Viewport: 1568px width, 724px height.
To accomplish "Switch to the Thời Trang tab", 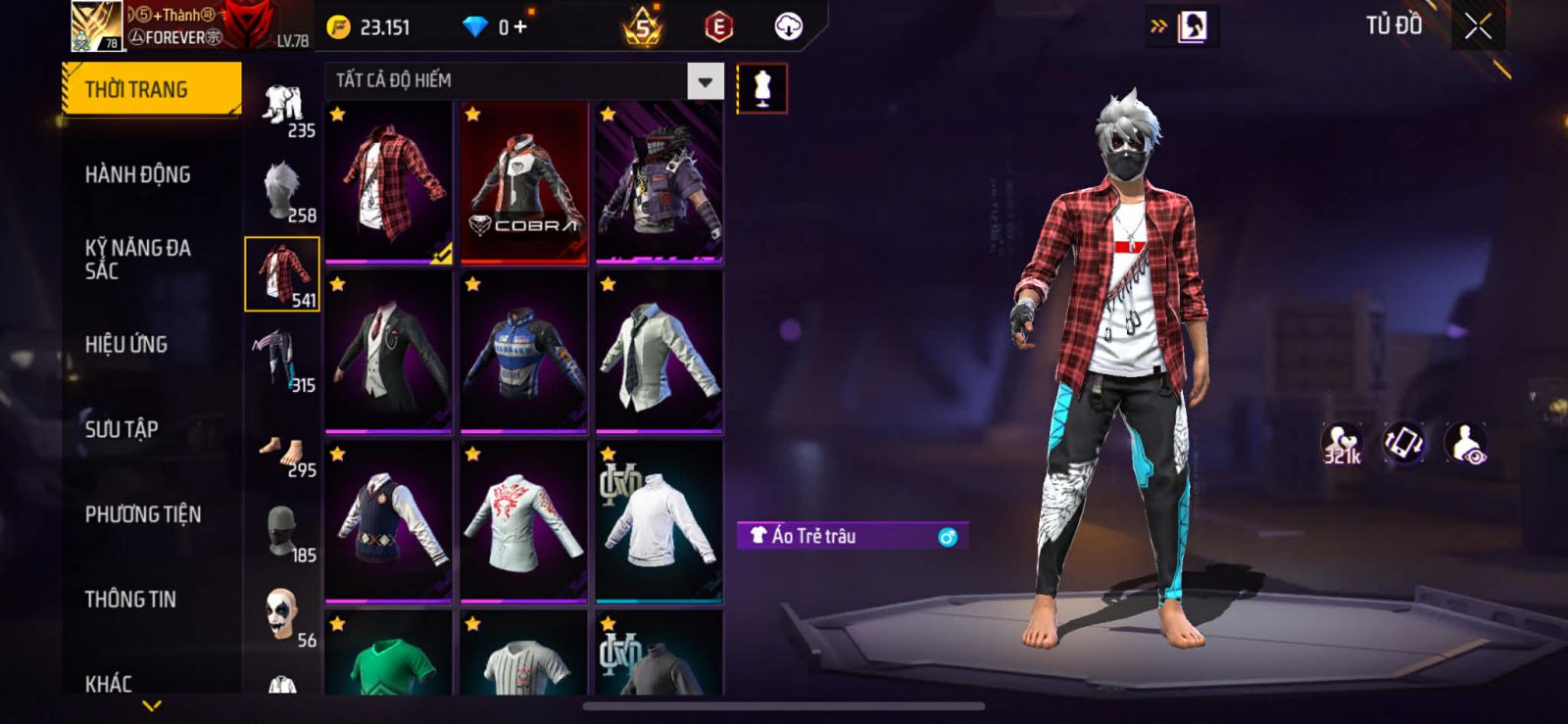I will click(x=151, y=90).
